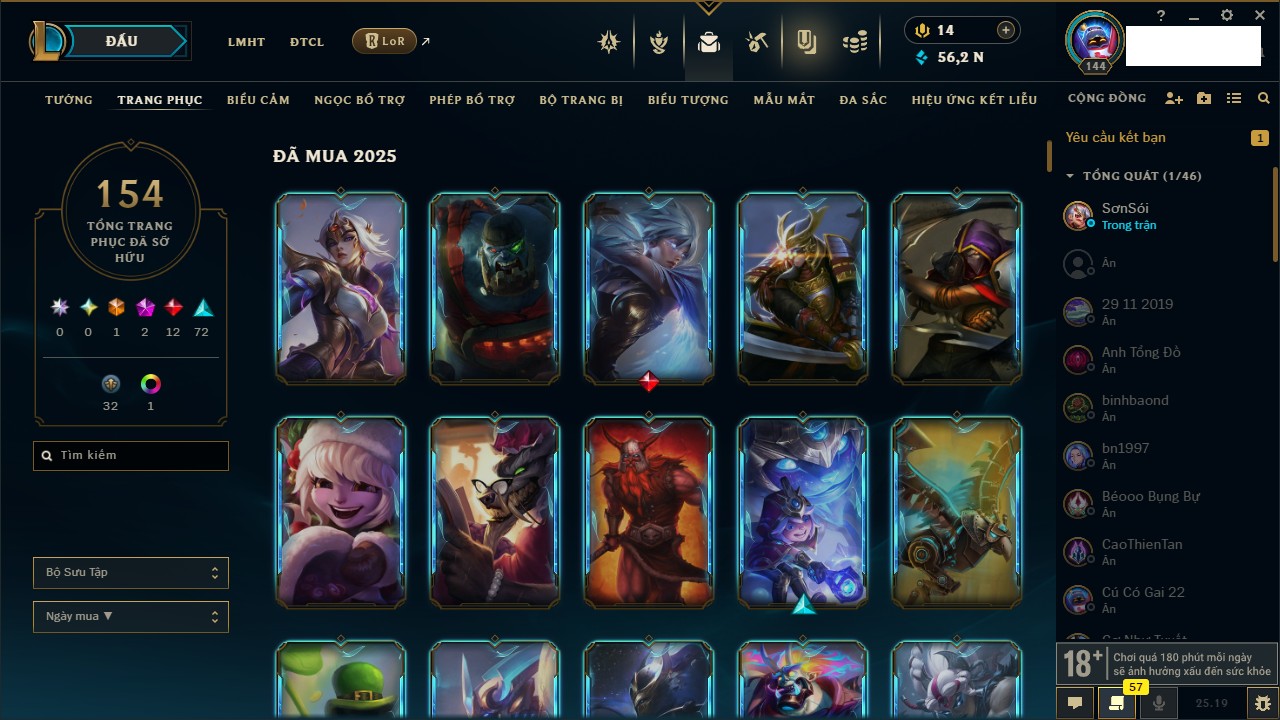Close the game client window
1280x720 pixels.
(x=1260, y=16)
